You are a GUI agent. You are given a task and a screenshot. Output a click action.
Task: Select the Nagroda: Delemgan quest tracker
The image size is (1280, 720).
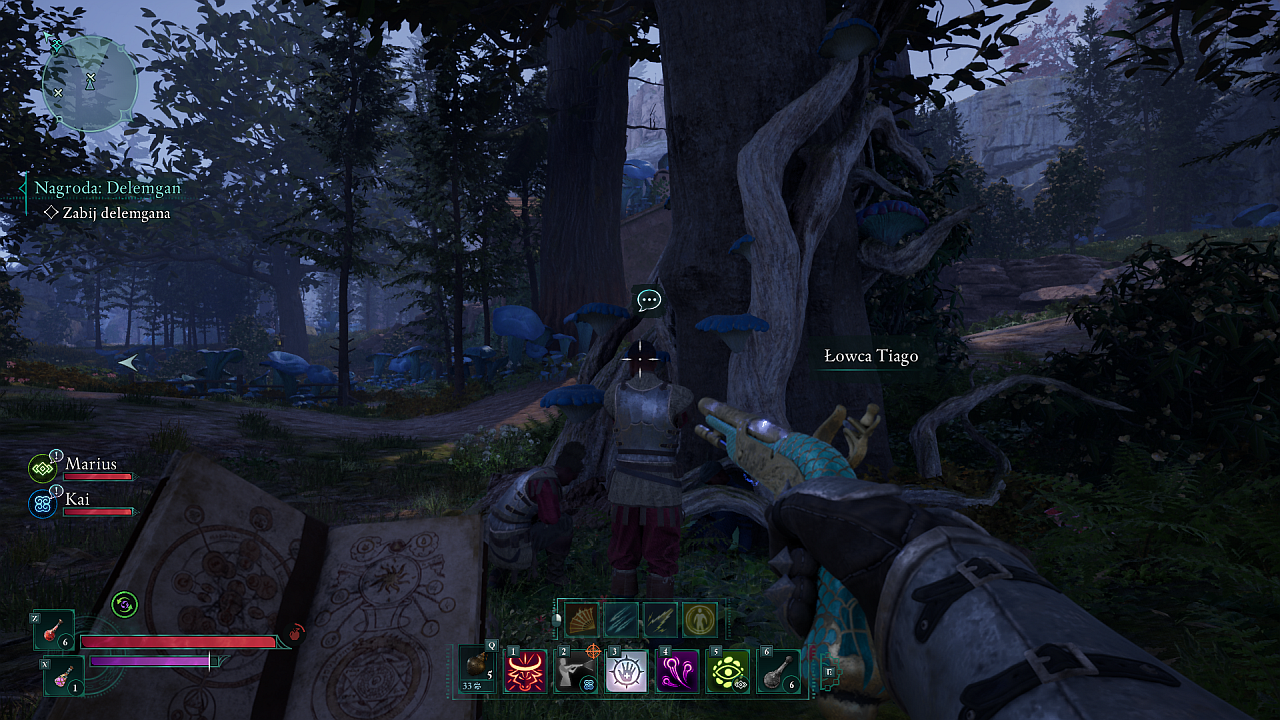(x=108, y=188)
